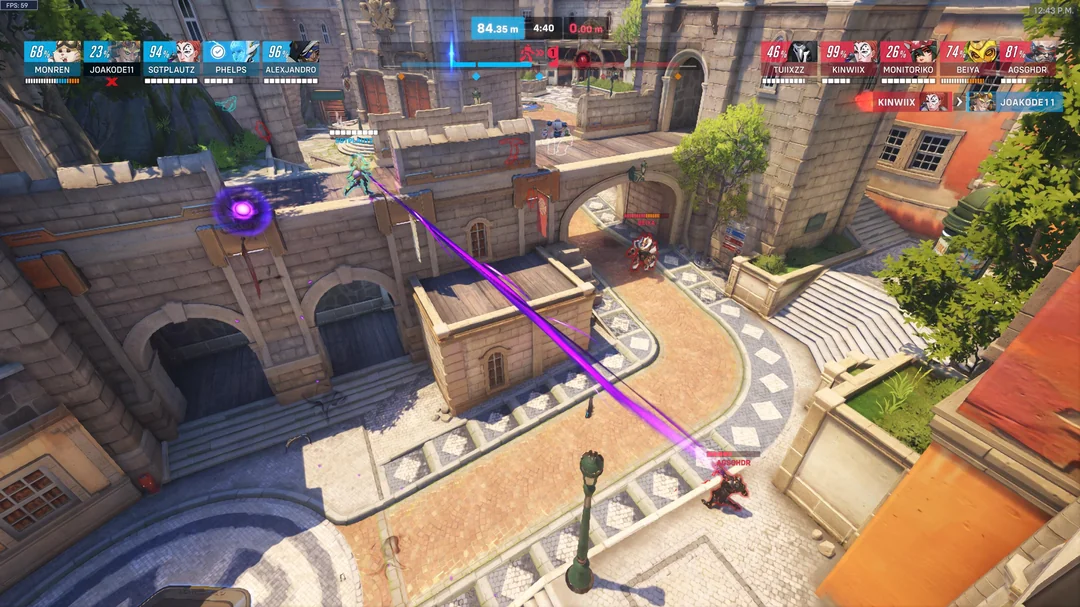Spectate ALEXJANDRO from the blue team
This screenshot has height=607, width=1080.
(x=291, y=59)
